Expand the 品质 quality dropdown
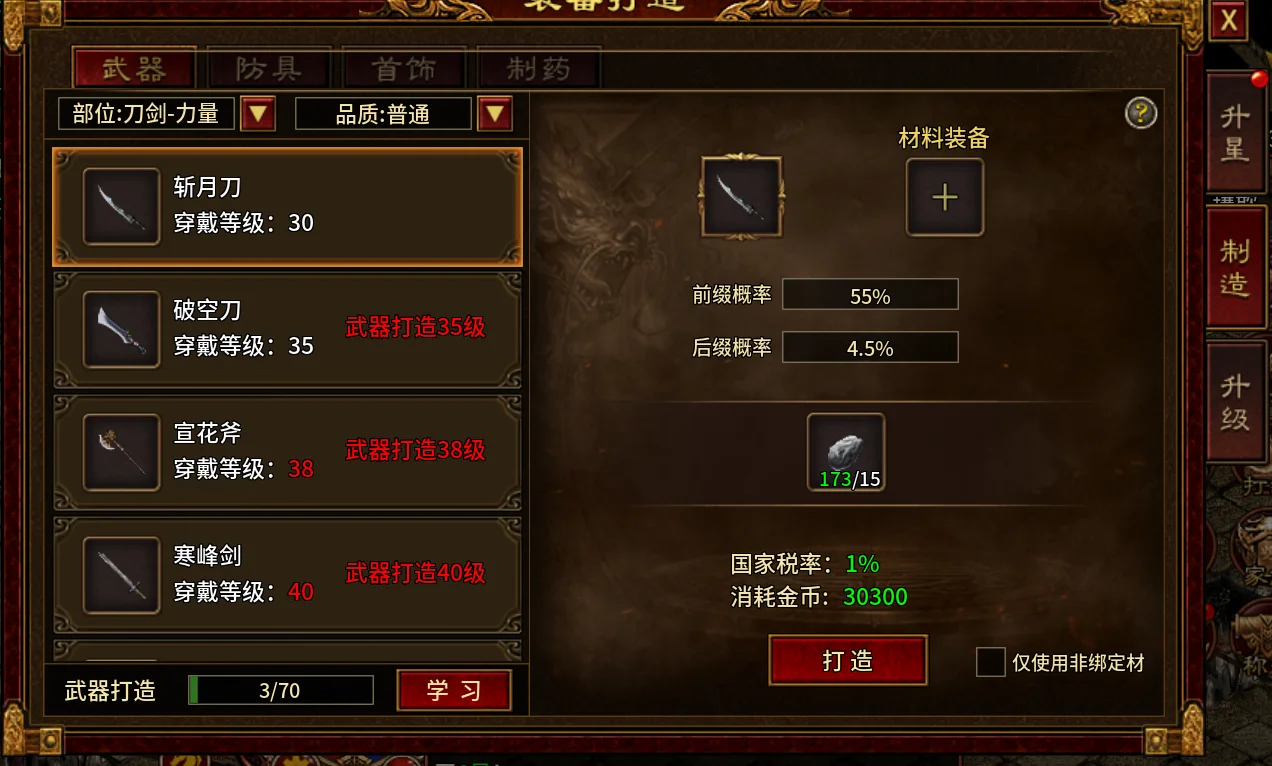The height and width of the screenshot is (766, 1272). click(495, 114)
